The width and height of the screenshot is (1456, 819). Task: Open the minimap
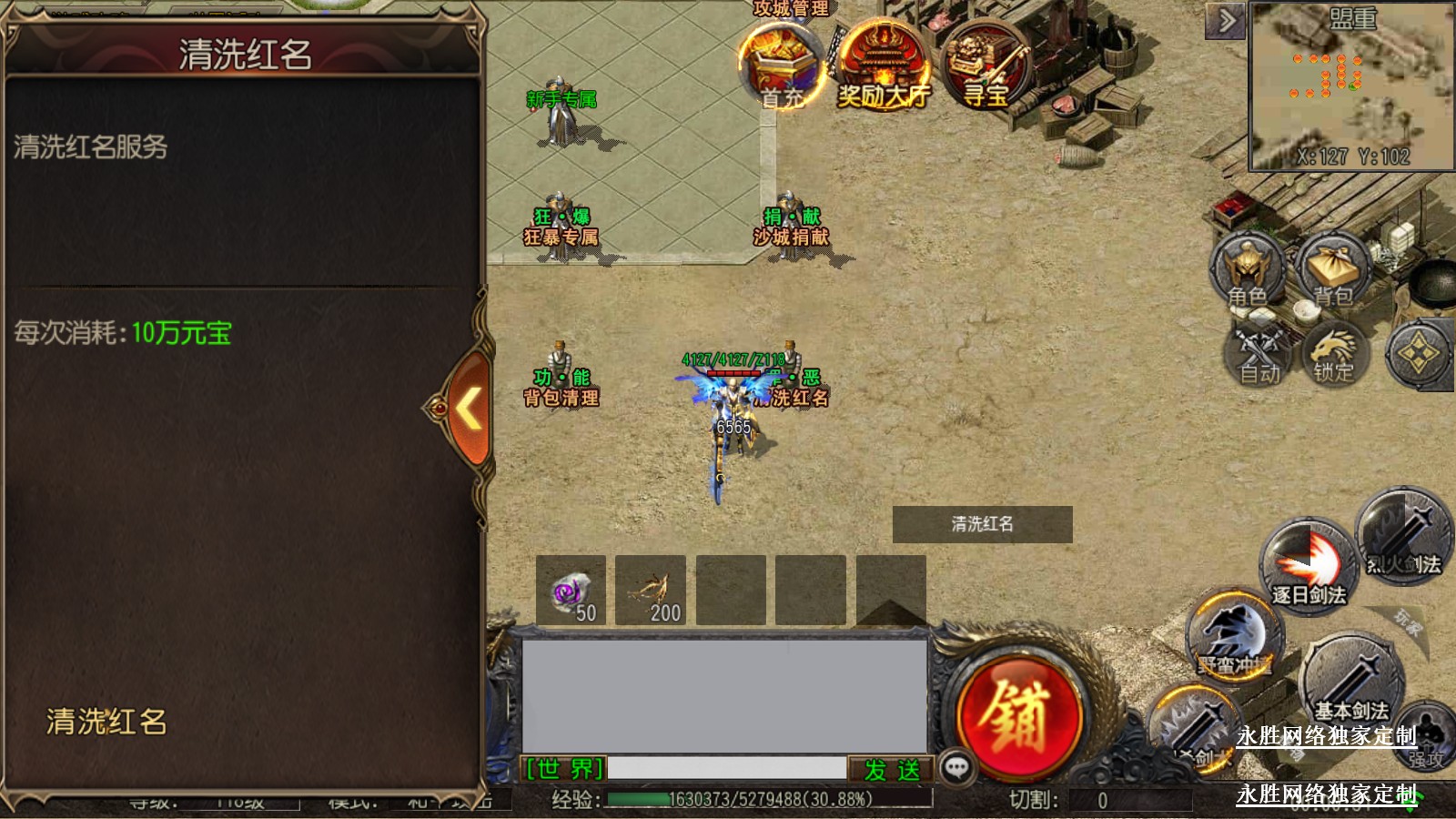(1351, 86)
